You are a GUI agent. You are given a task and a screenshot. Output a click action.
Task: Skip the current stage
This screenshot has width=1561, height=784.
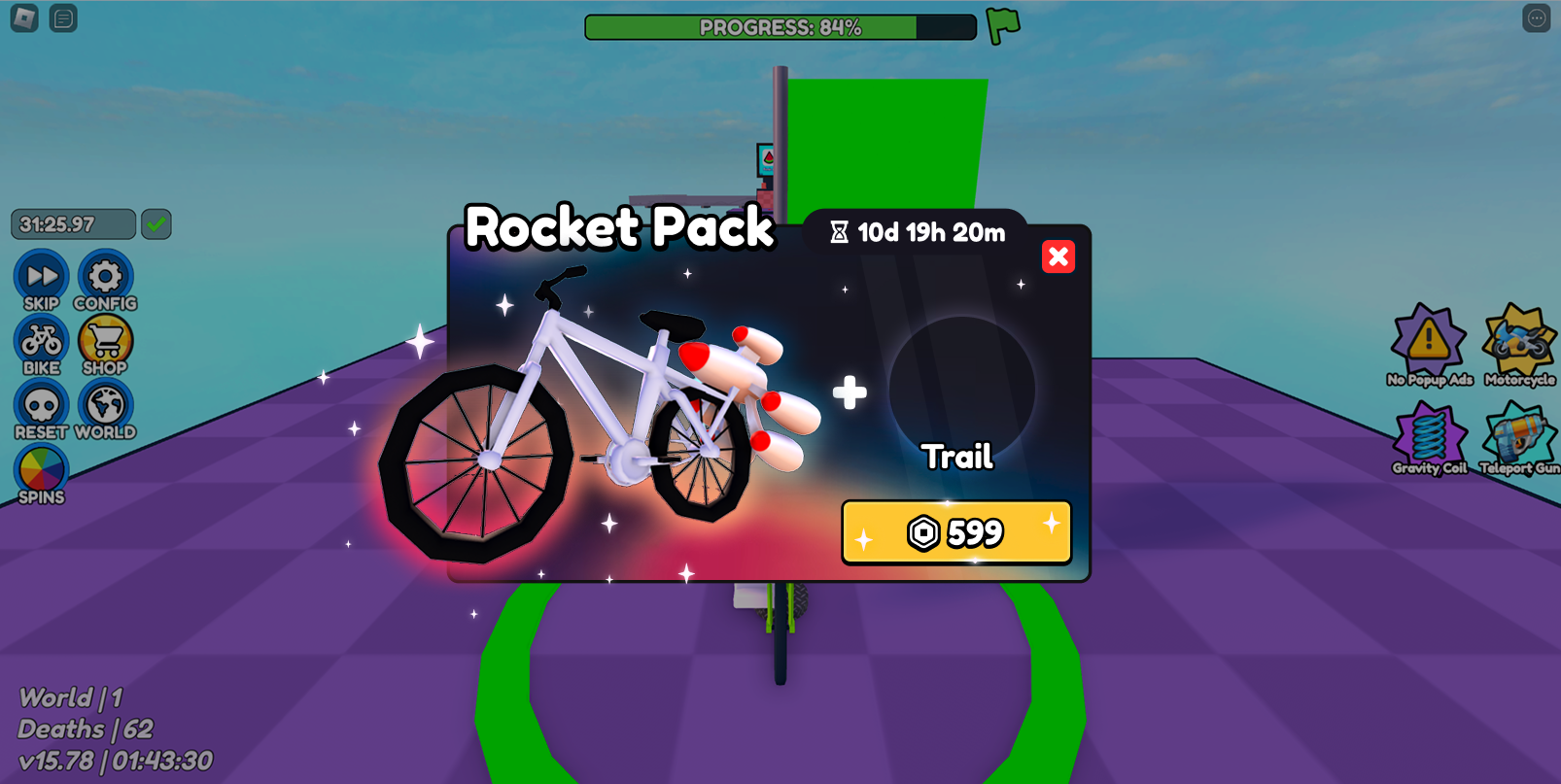[x=41, y=279]
